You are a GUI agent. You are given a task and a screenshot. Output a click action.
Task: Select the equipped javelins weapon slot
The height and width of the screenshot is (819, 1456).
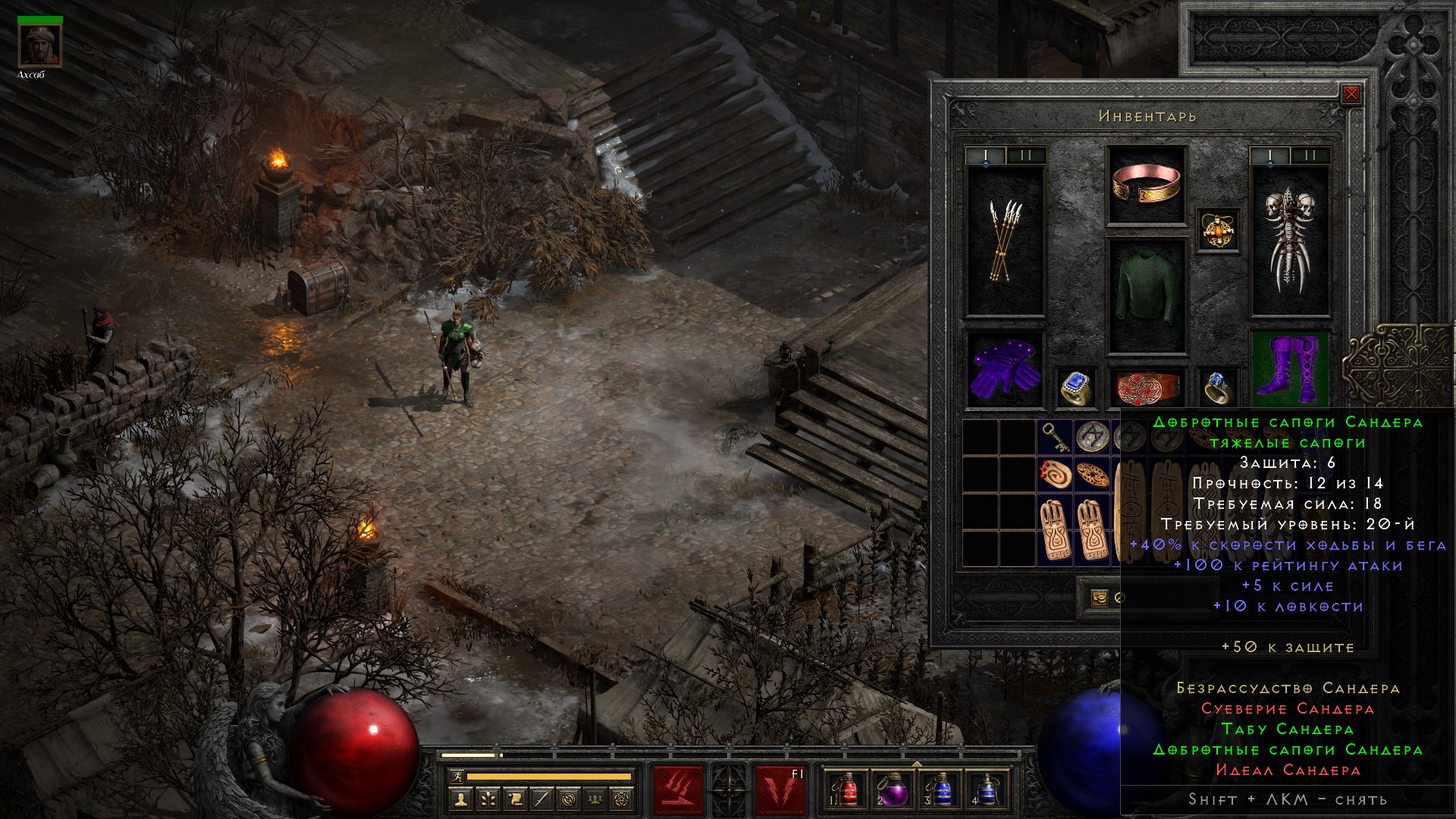1005,241
